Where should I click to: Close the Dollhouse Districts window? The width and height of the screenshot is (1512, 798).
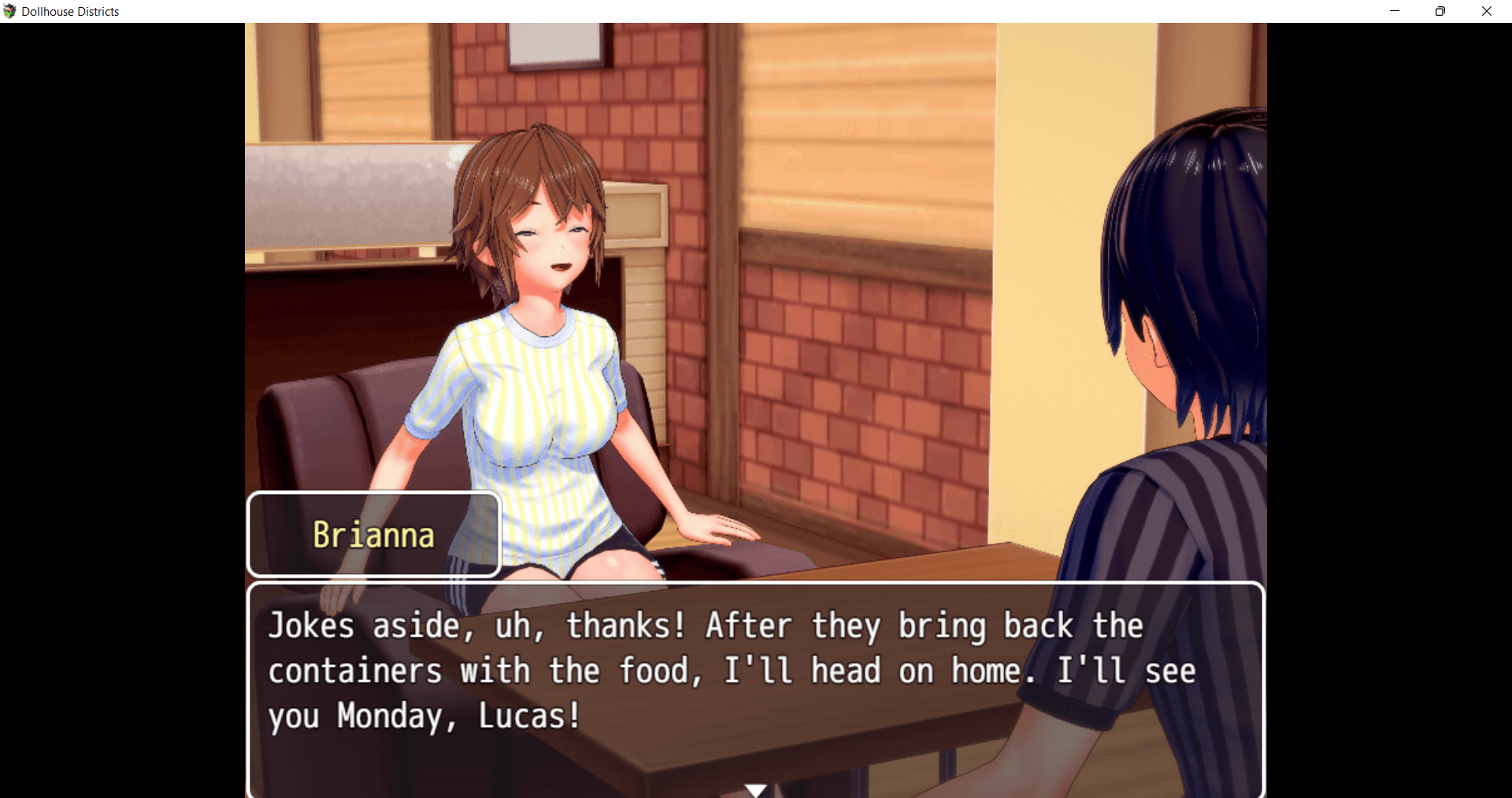coord(1487,11)
